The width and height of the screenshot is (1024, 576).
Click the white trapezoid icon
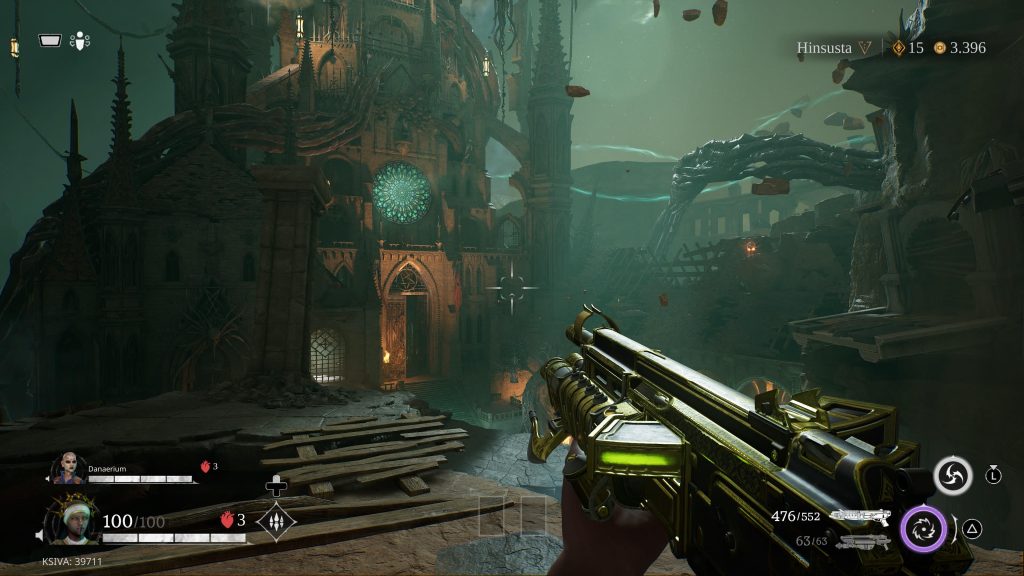pos(50,41)
